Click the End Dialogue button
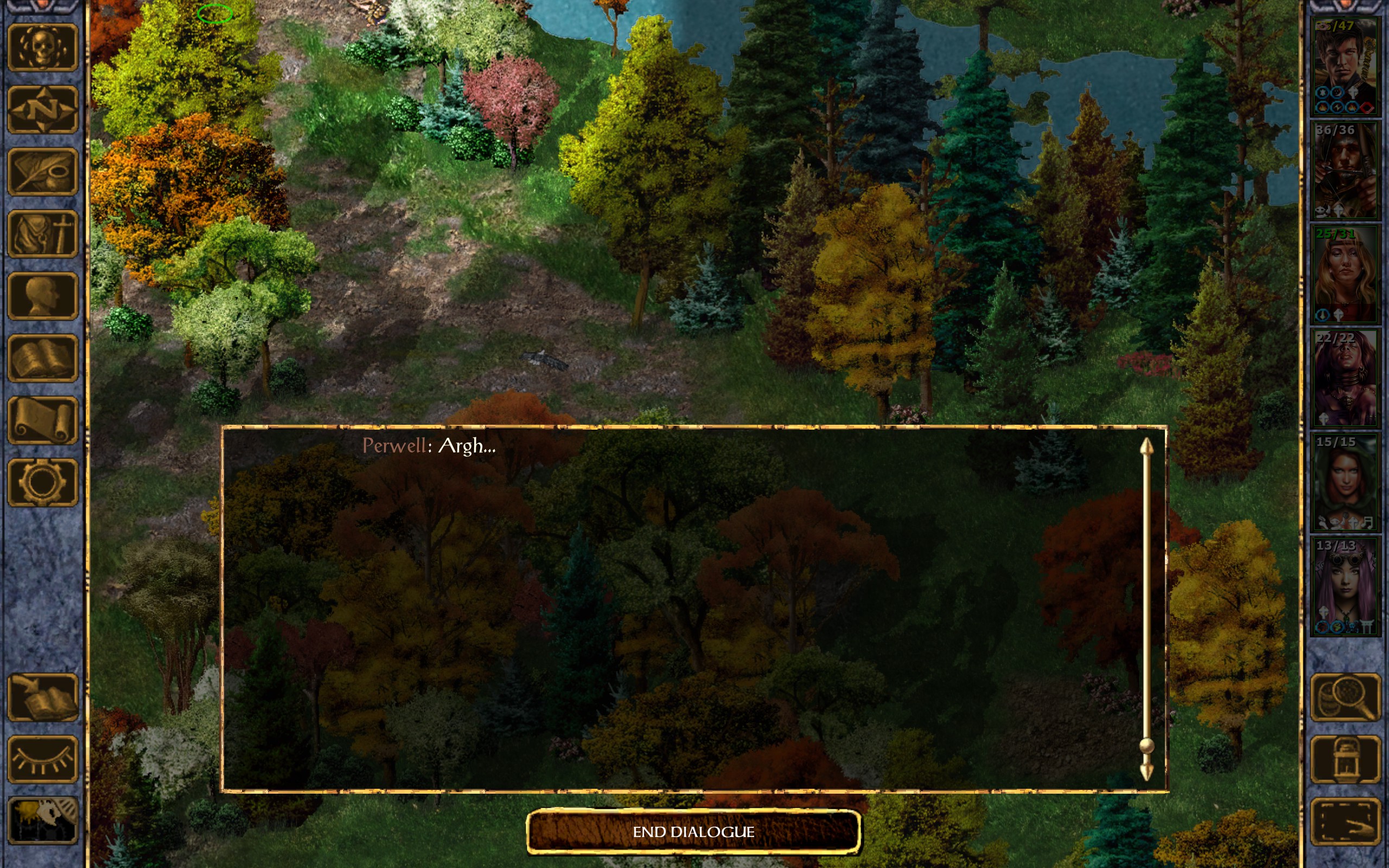This screenshot has height=868, width=1389. (693, 831)
